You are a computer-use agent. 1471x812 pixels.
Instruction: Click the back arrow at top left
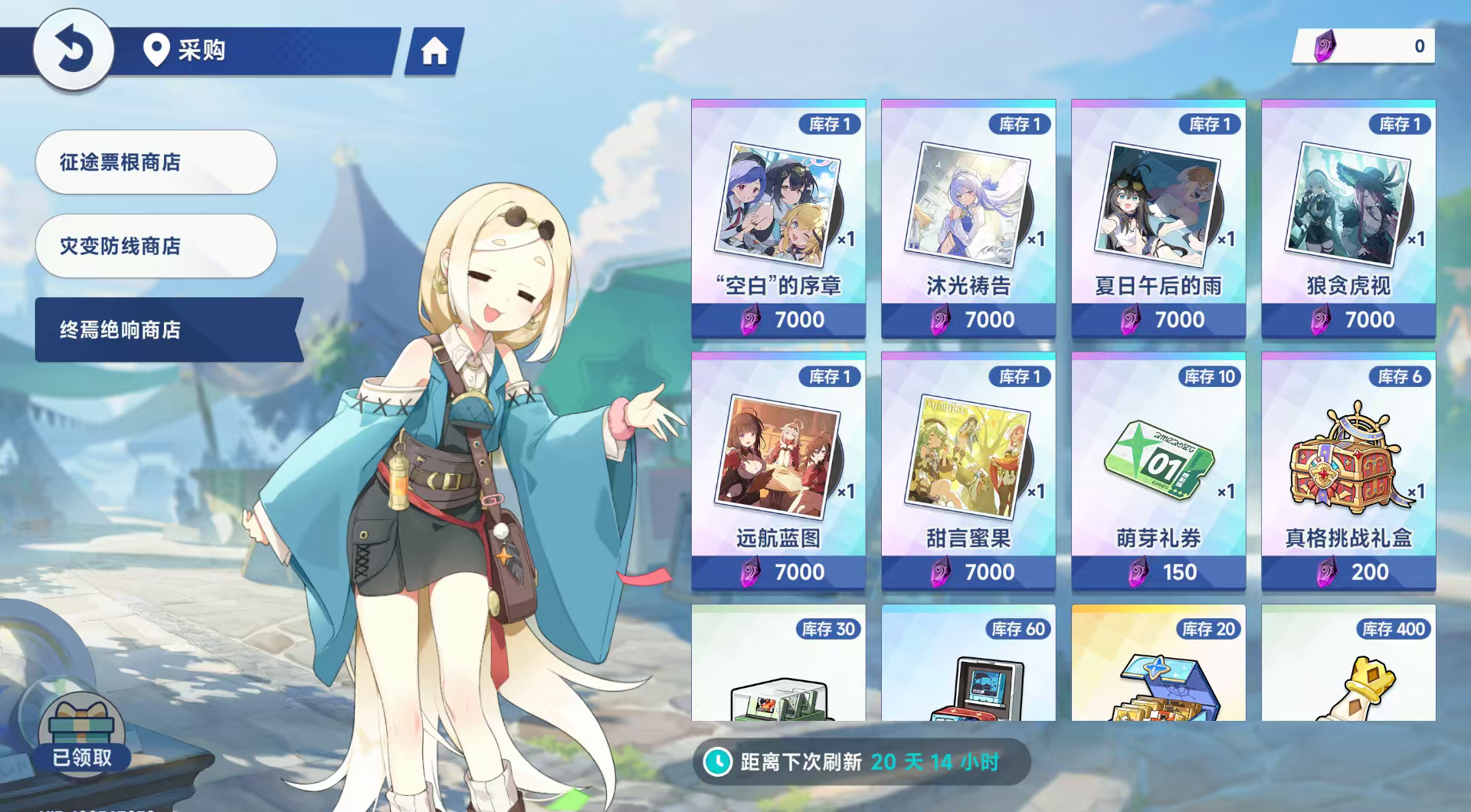pos(73,48)
